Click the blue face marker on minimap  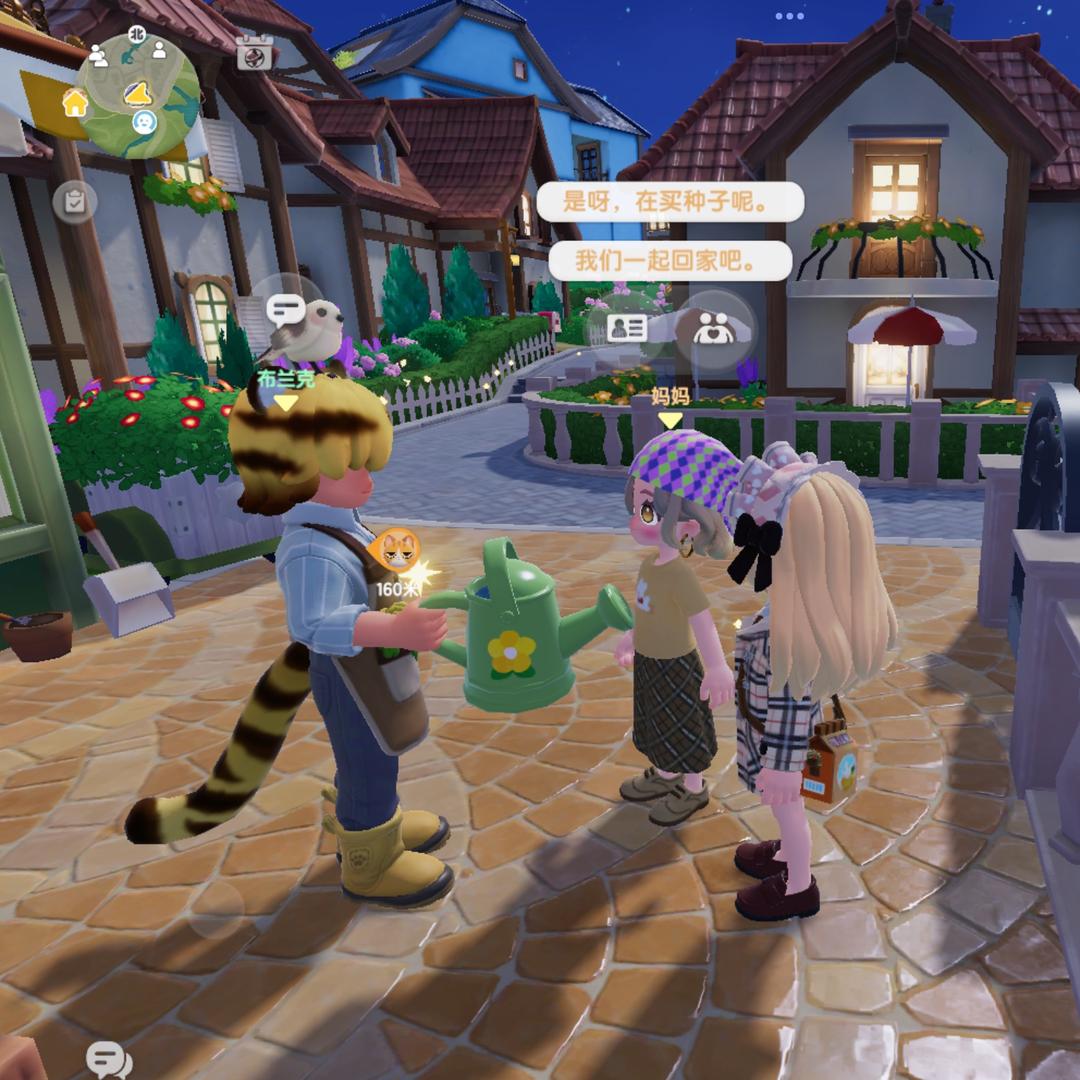click(145, 122)
